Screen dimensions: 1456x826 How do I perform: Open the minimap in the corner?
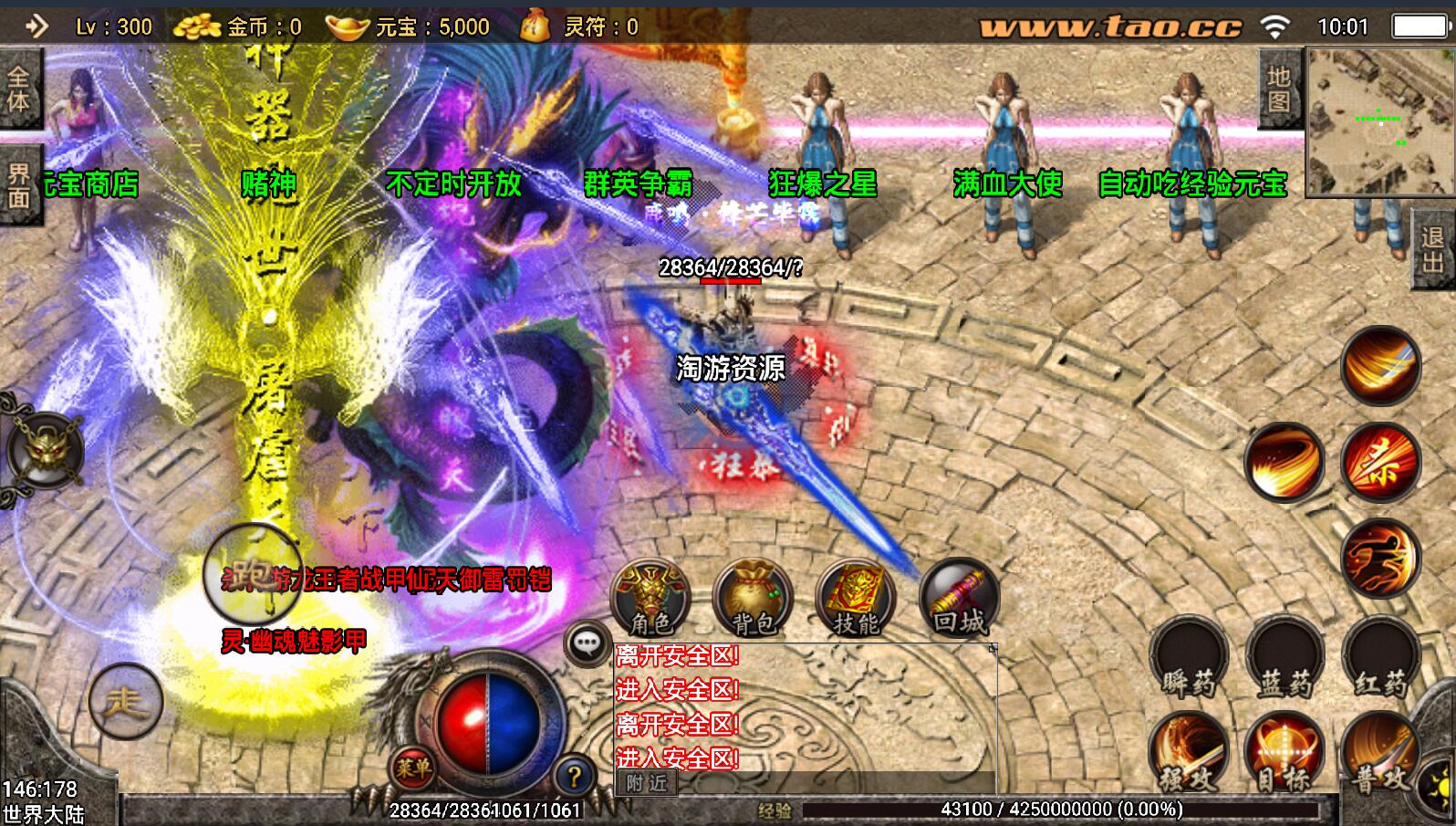pyautogui.click(x=1378, y=121)
